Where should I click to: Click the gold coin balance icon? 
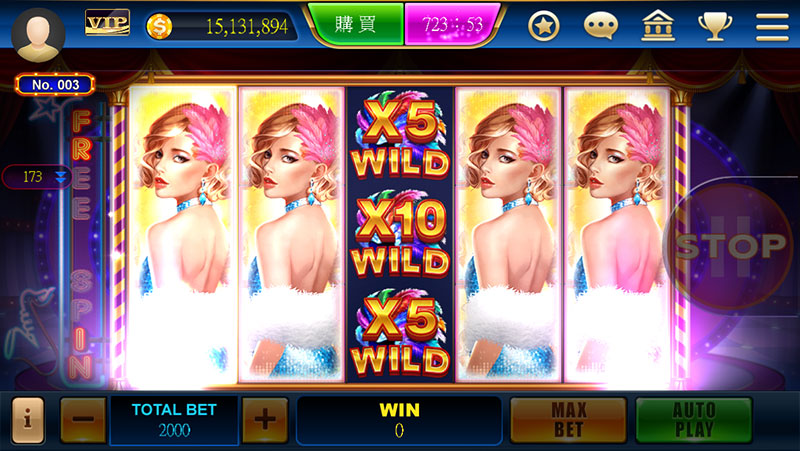[160, 26]
